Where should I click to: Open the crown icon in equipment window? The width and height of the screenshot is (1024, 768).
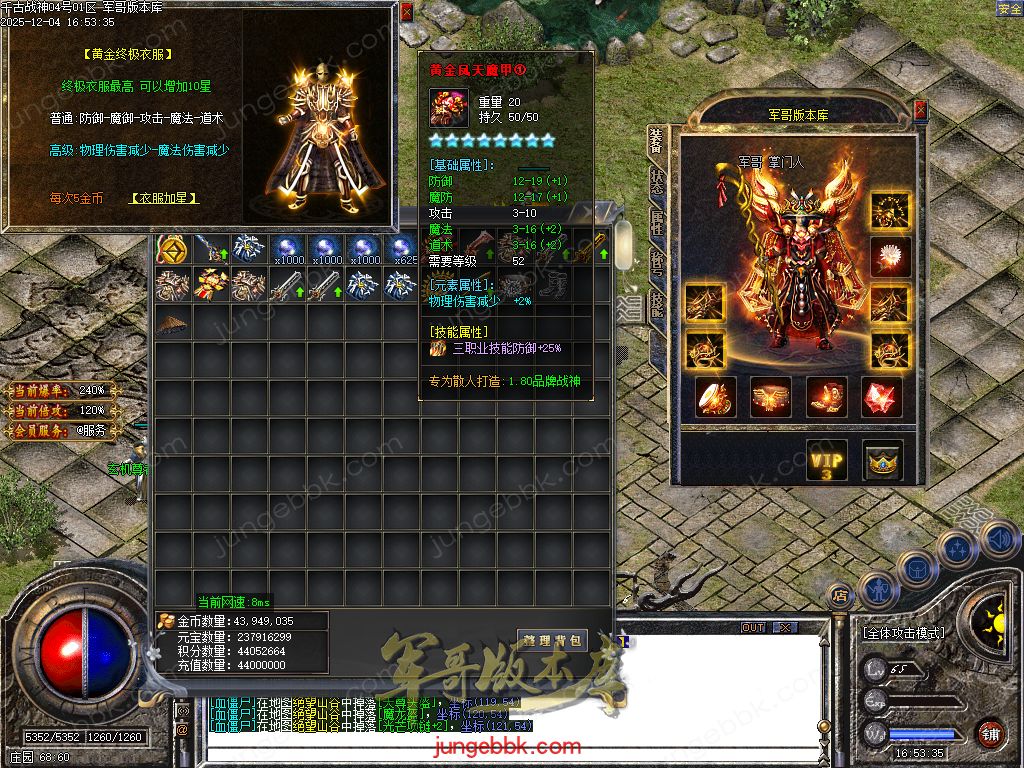[882, 461]
